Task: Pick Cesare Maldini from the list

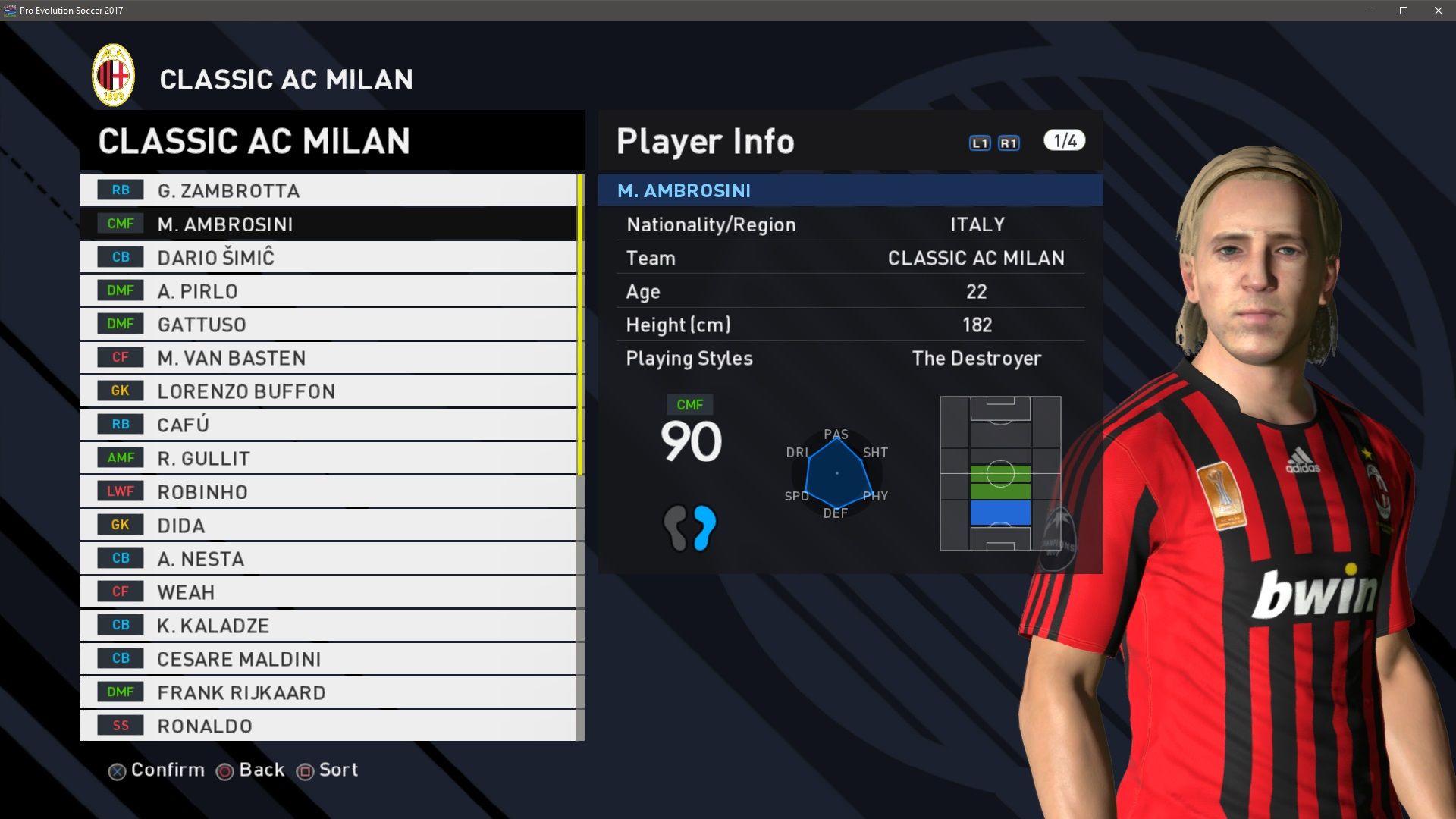Action: pyautogui.click(x=327, y=658)
